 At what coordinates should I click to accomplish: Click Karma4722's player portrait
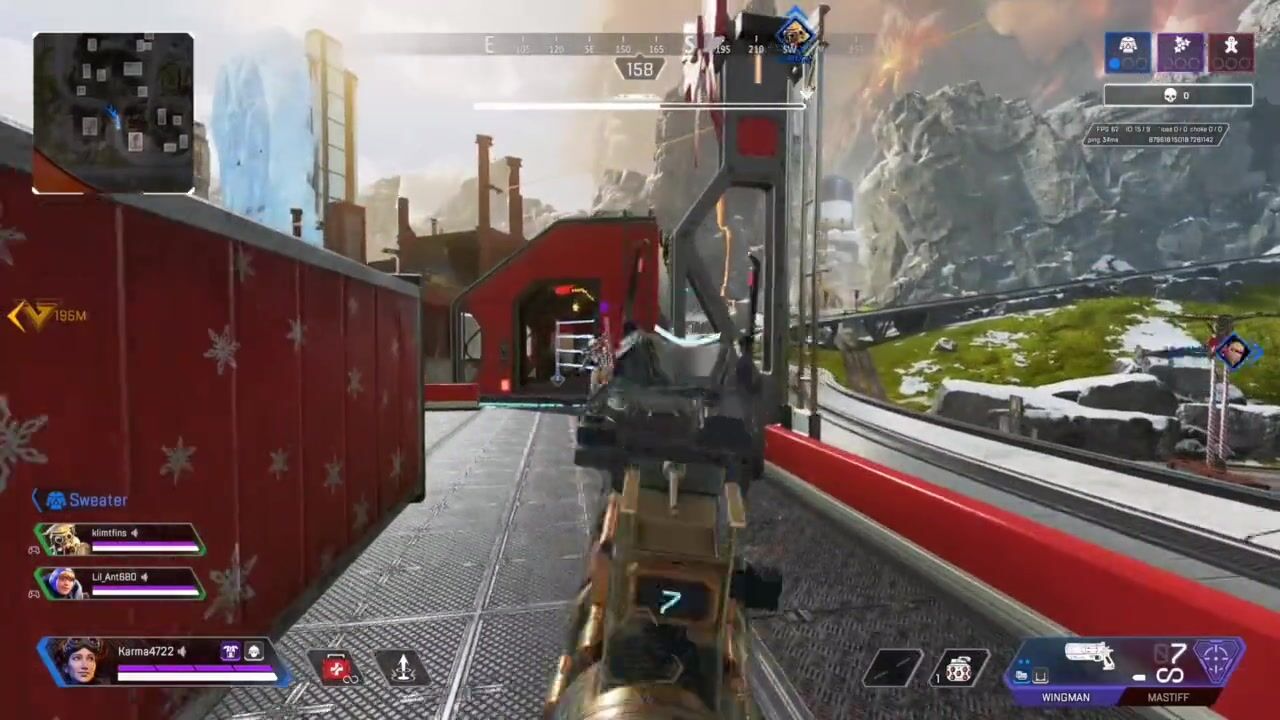coord(78,660)
